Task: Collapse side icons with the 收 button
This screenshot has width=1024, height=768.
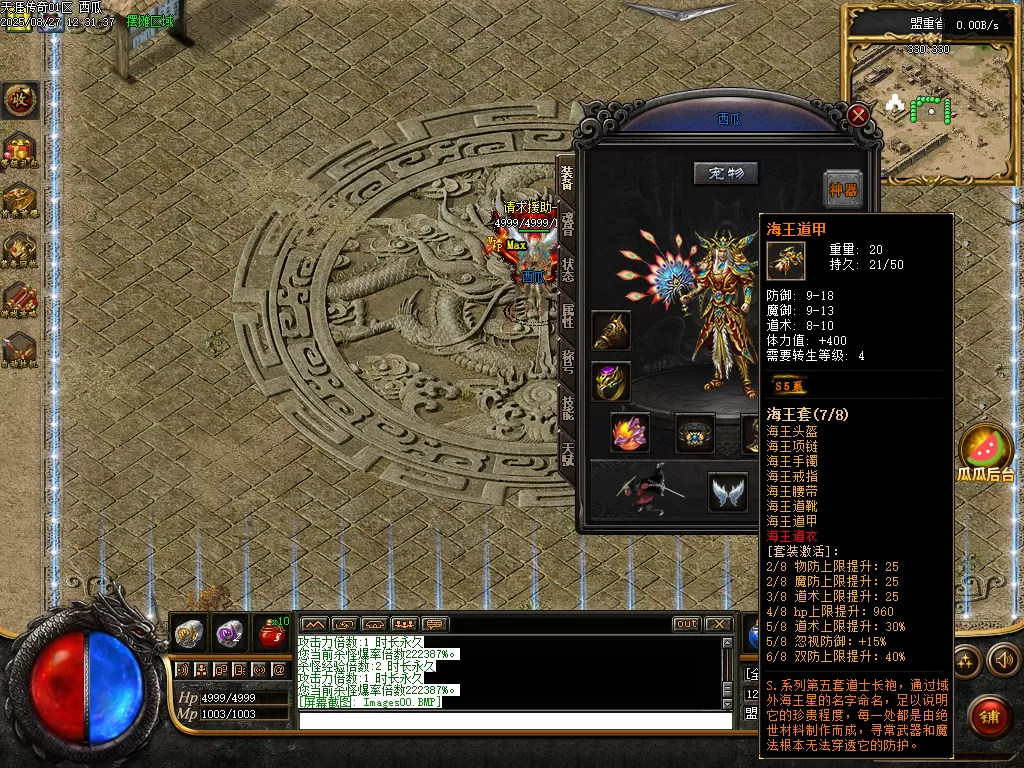Action: pos(19,99)
